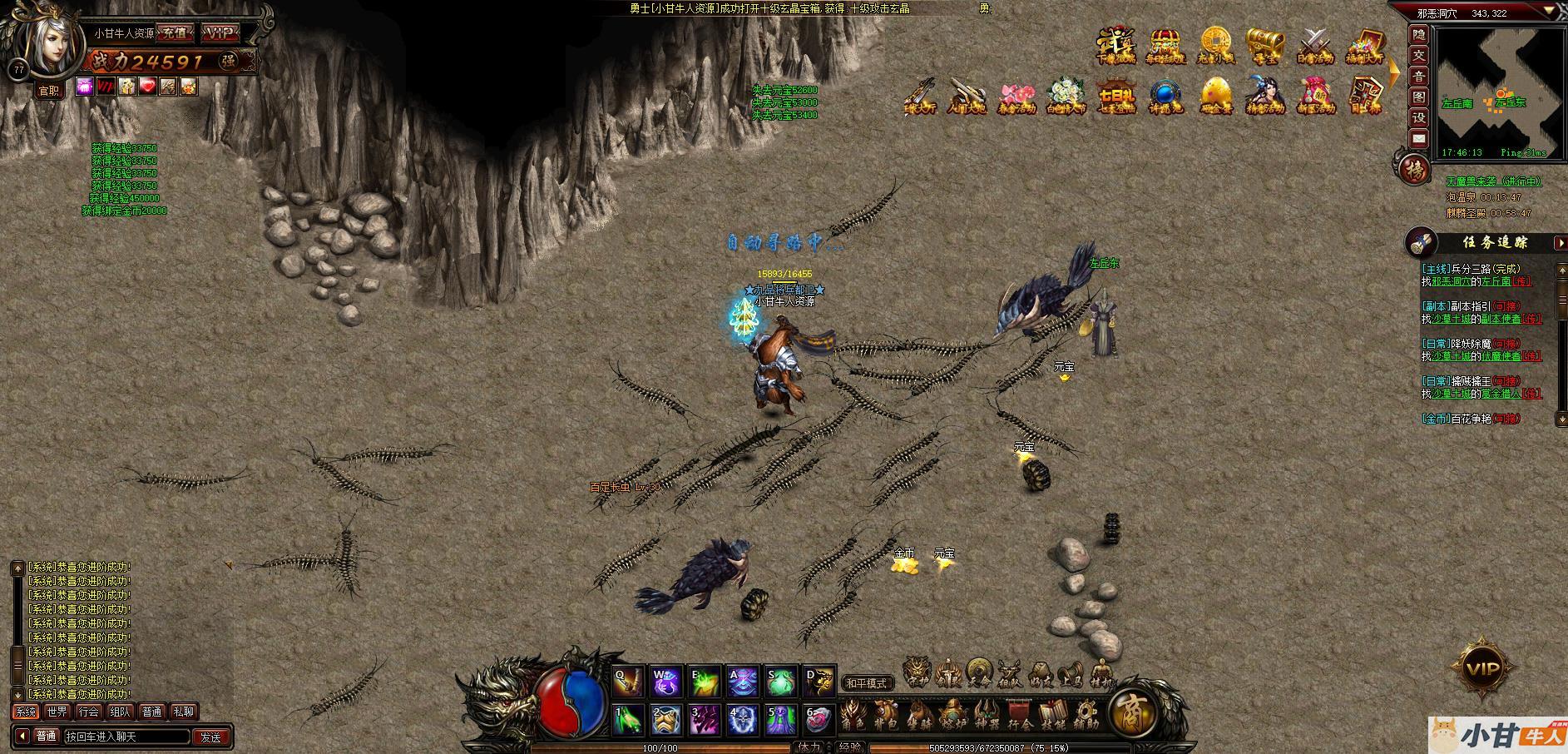The image size is (1568, 754).
Task: Open the 寻宝 treasure chest icon
Action: (x=1264, y=46)
